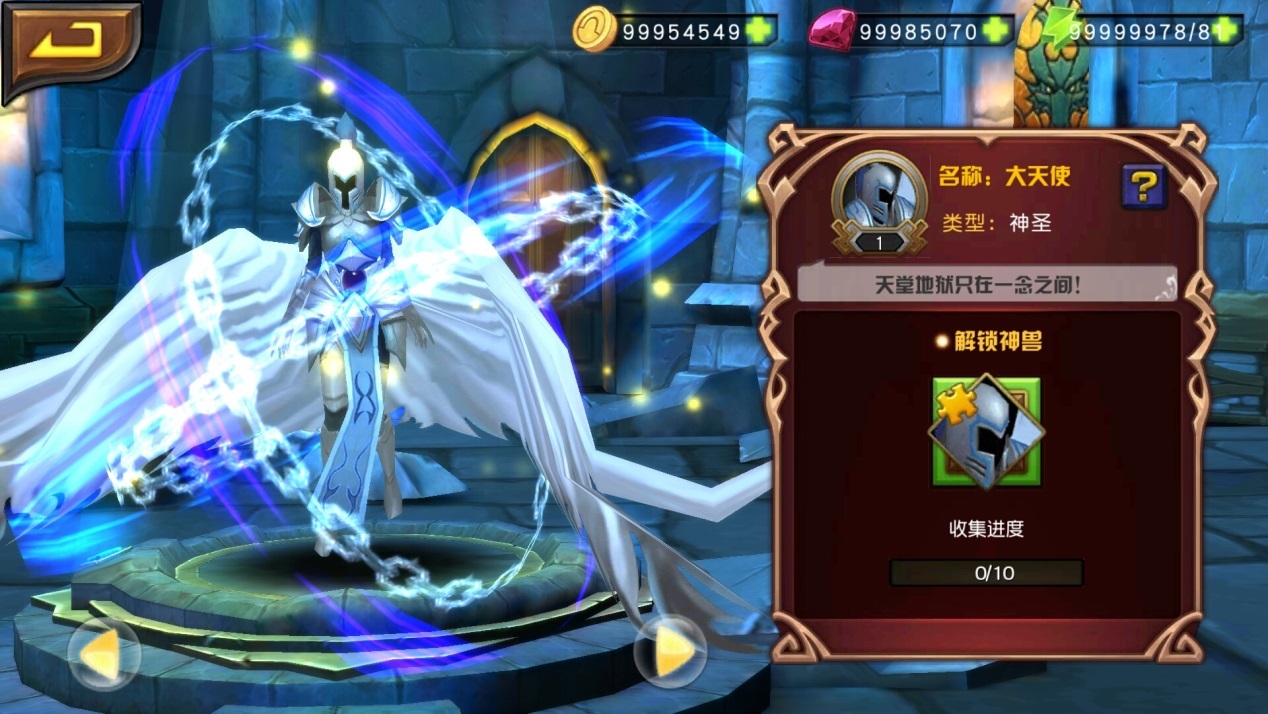Buy more red gems with the plus
This screenshot has height=714, width=1268.
(995, 32)
